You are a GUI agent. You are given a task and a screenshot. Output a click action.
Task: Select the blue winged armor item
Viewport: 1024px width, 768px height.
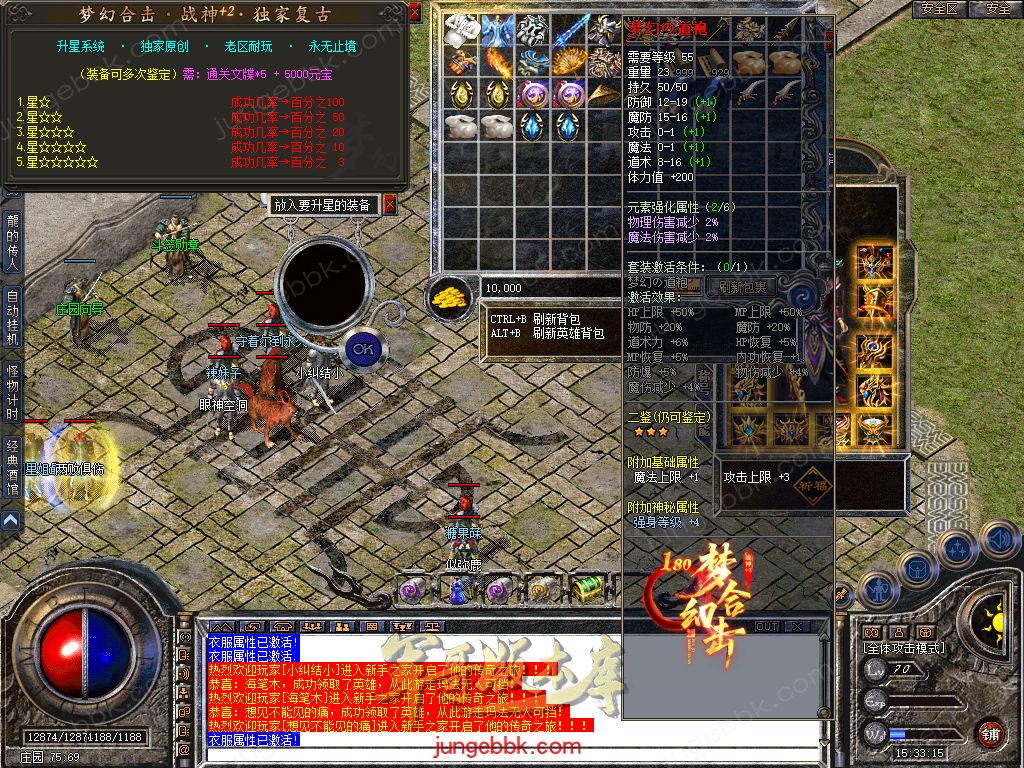tap(497, 30)
